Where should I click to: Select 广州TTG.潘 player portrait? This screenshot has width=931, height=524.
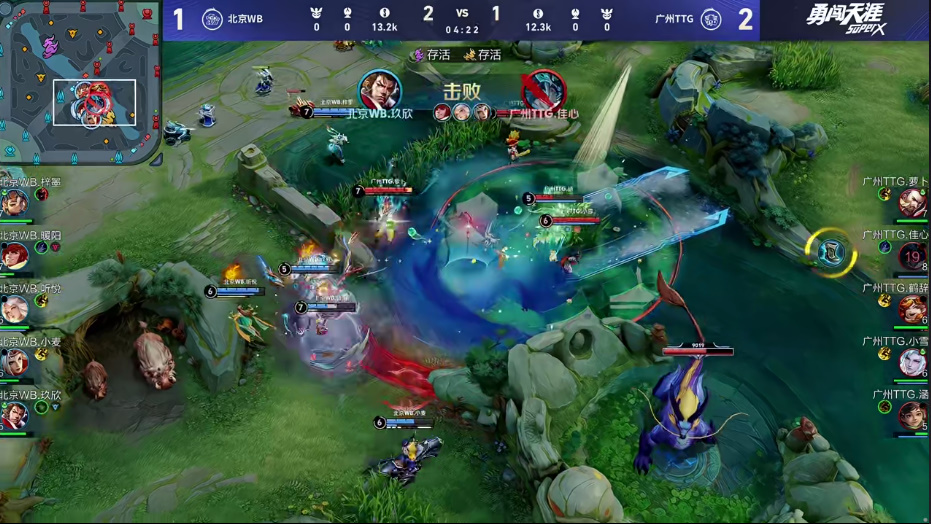[x=912, y=415]
